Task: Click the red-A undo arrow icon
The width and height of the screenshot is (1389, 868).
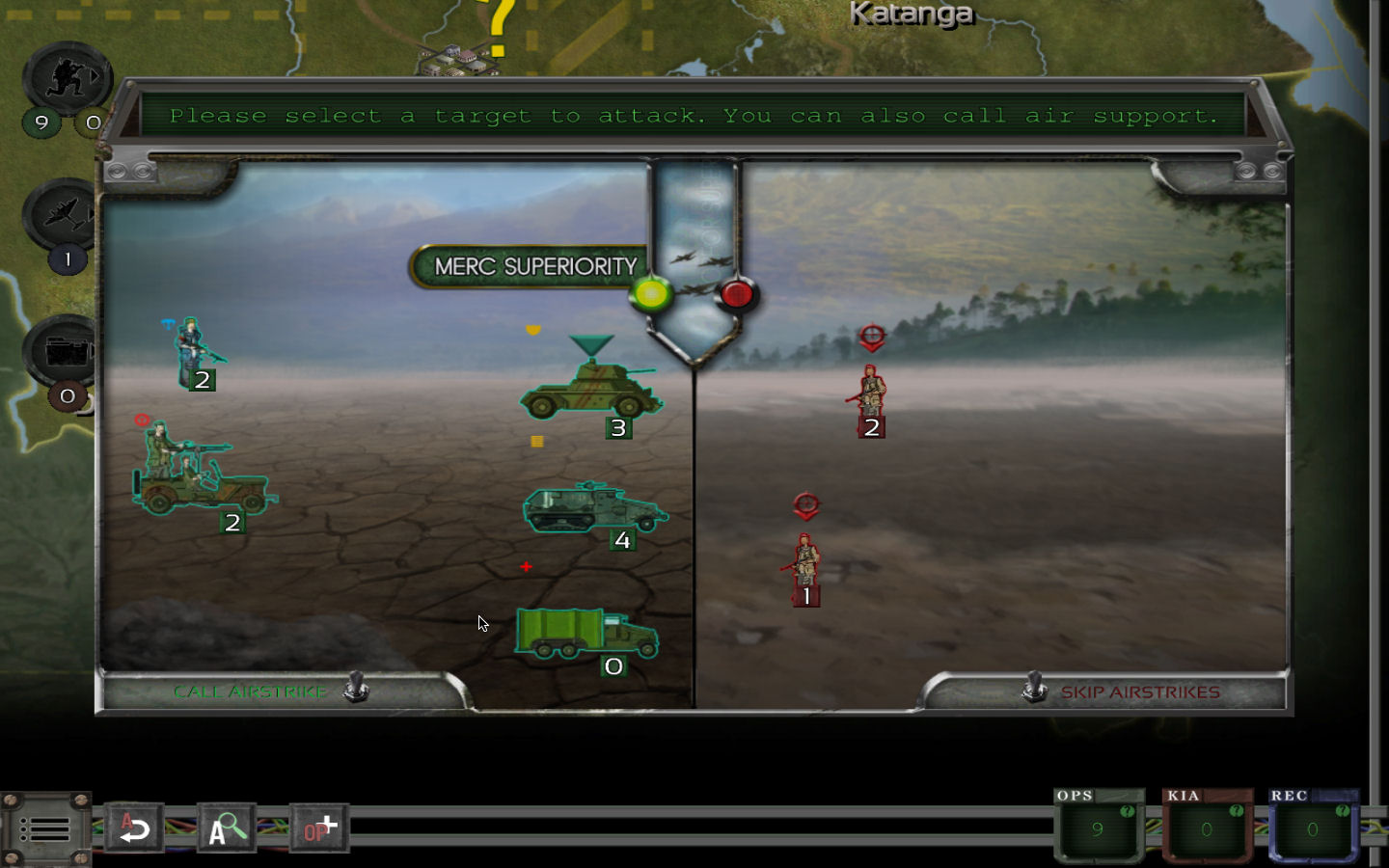Action: click(135, 827)
